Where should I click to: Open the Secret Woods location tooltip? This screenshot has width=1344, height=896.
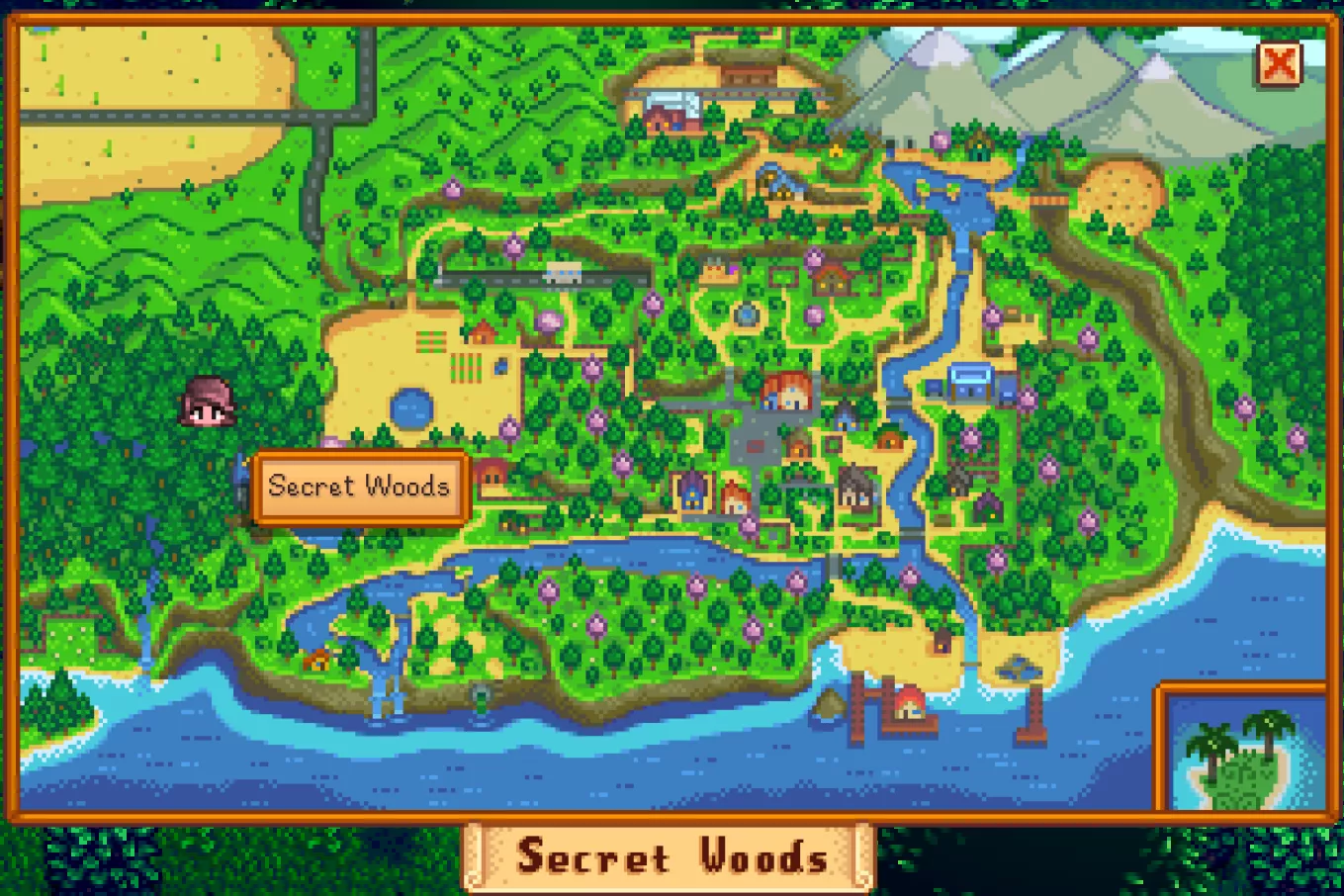click(x=359, y=486)
